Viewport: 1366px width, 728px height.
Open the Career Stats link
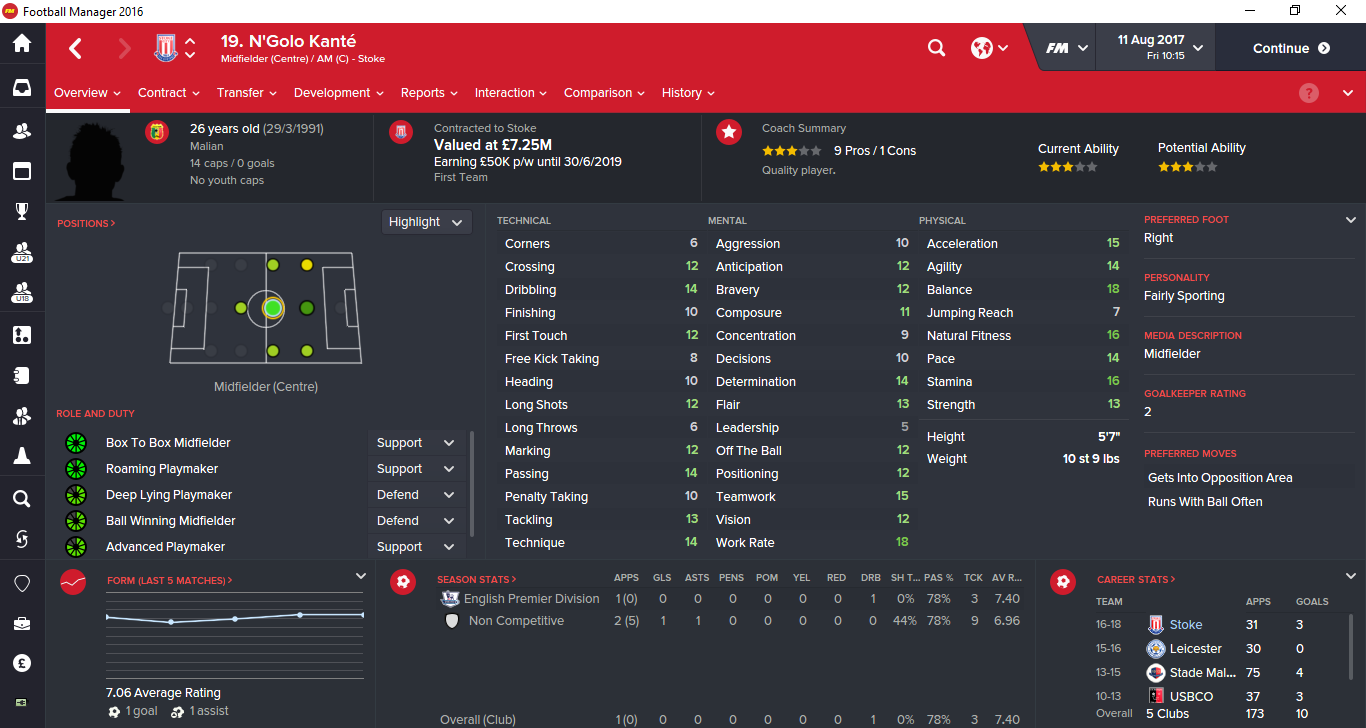tap(1135, 578)
